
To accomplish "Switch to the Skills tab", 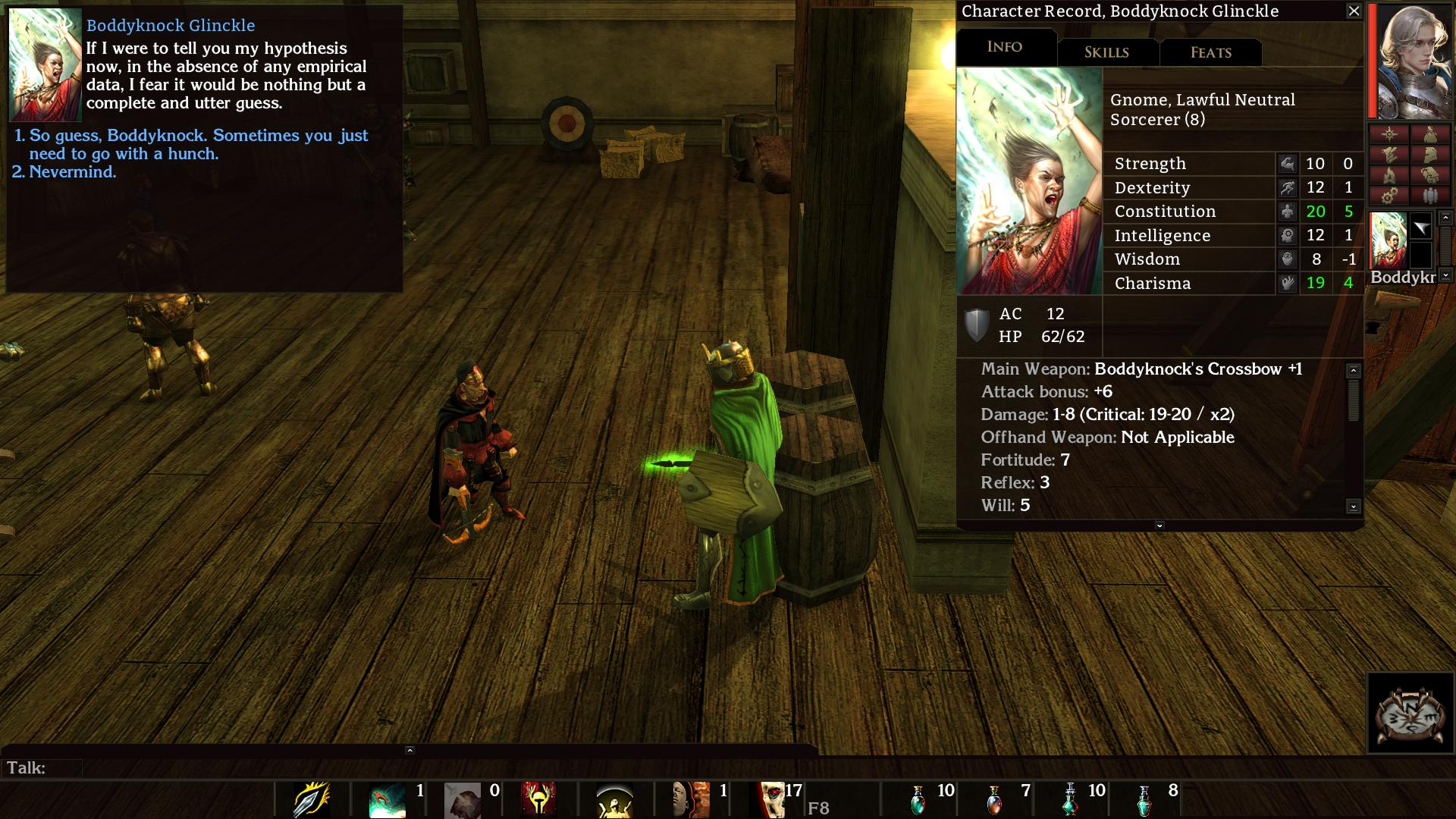I will tap(1106, 52).
